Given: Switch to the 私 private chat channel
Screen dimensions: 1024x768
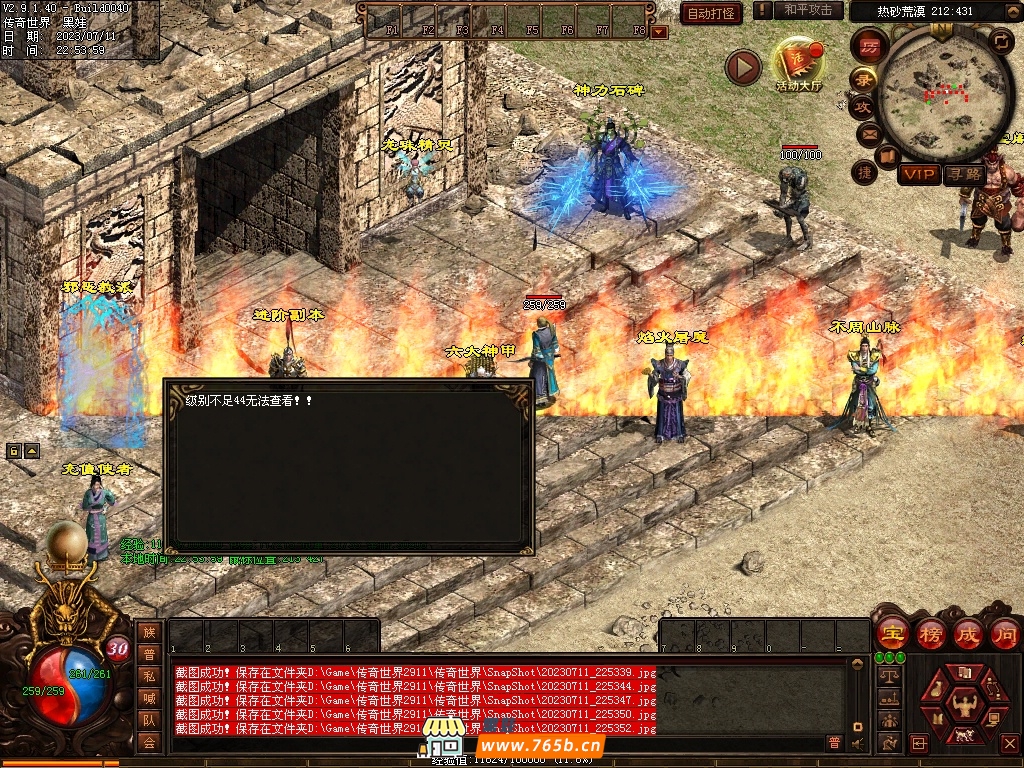Looking at the screenshot, I should [149, 676].
